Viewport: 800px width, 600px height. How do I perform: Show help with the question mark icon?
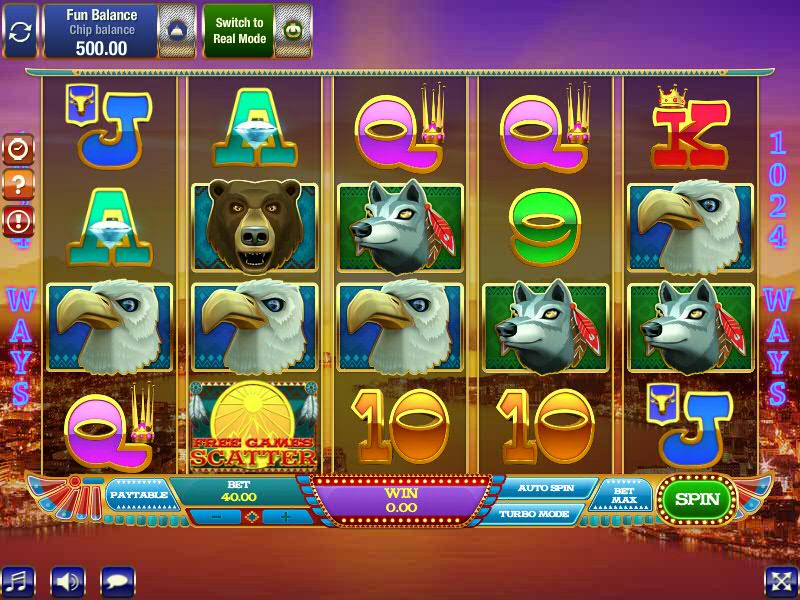(x=19, y=184)
